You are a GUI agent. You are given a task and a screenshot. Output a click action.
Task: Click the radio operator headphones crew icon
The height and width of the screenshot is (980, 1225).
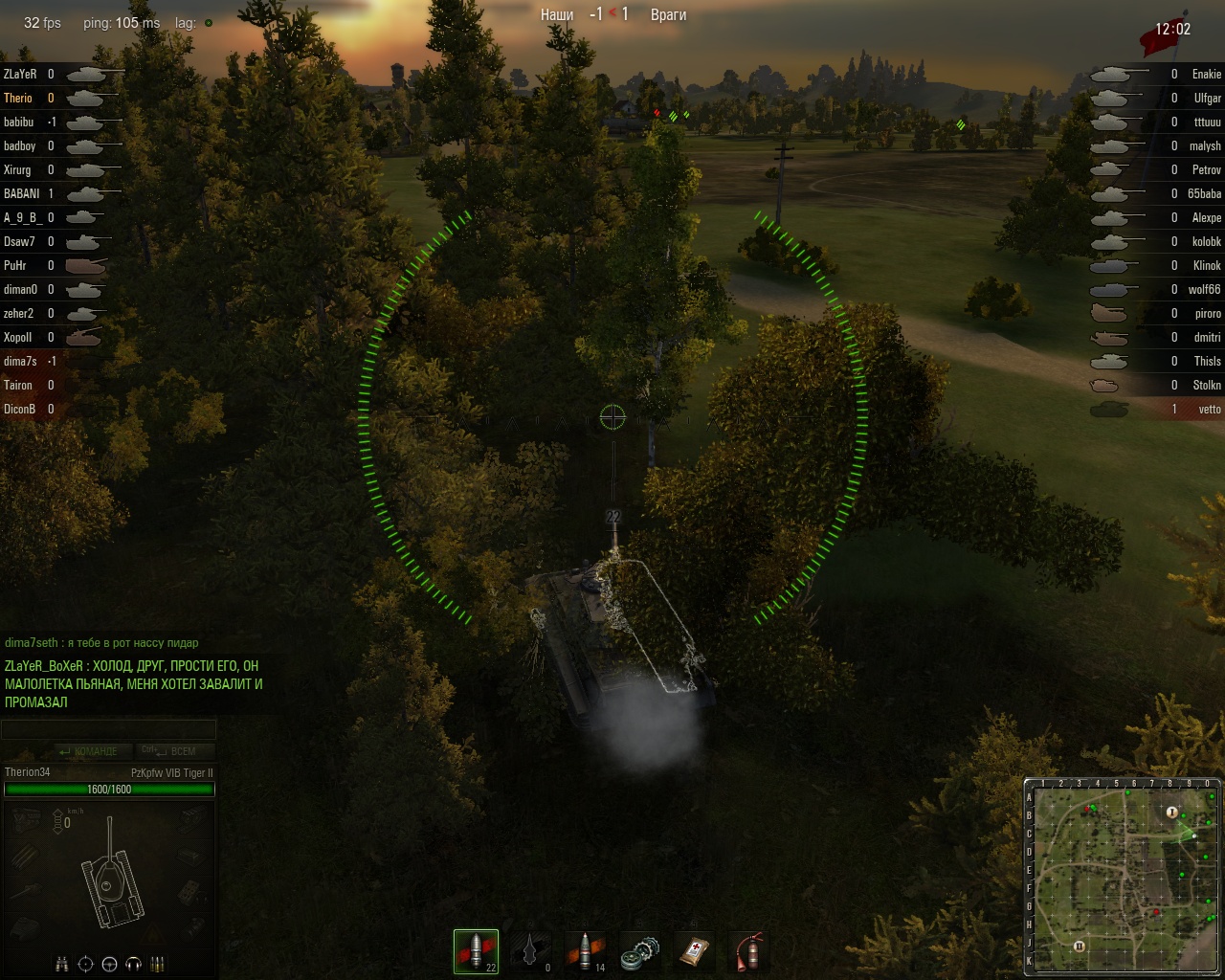[134, 963]
